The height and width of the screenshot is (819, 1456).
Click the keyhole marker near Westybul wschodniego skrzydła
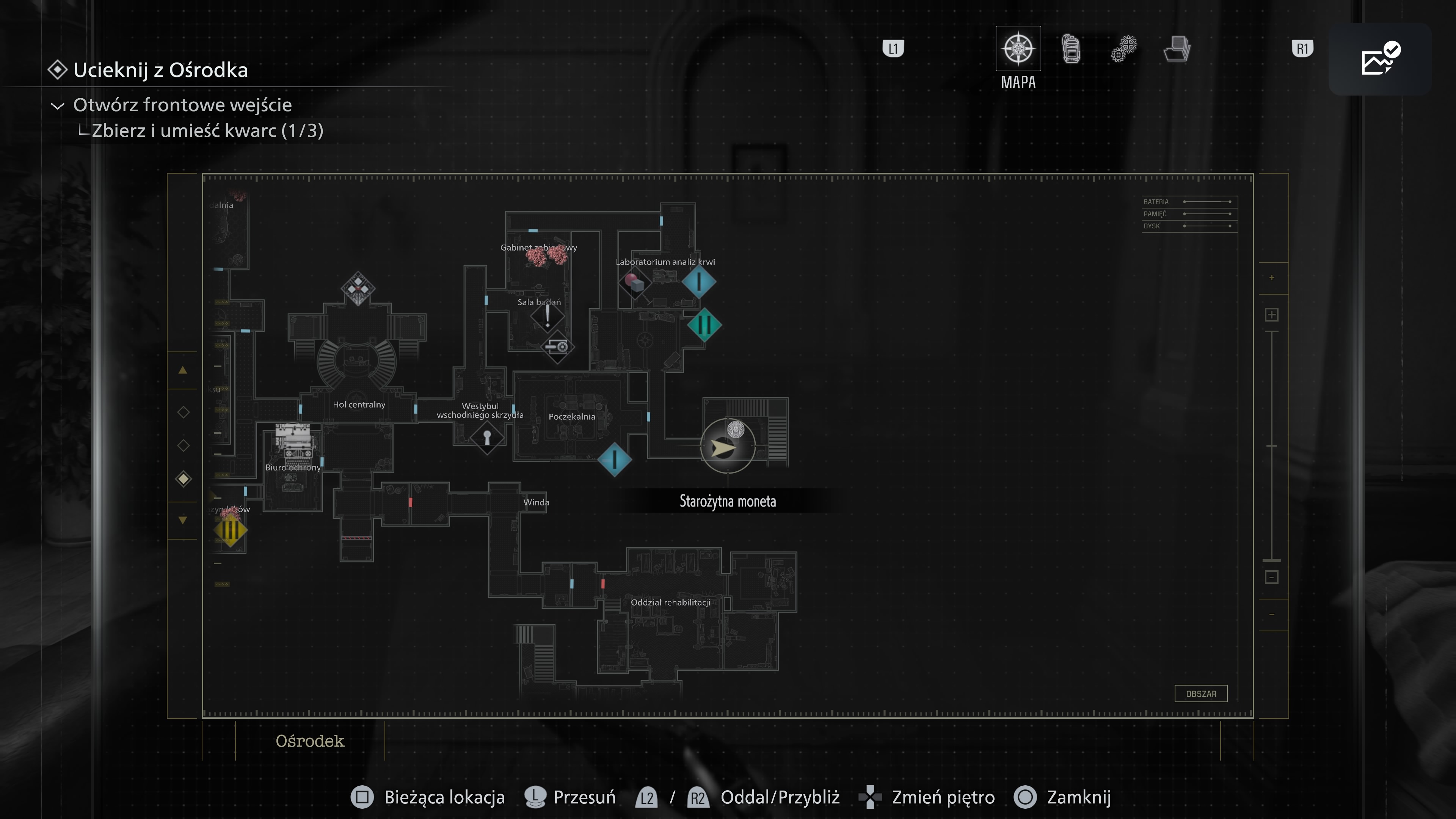tap(487, 438)
